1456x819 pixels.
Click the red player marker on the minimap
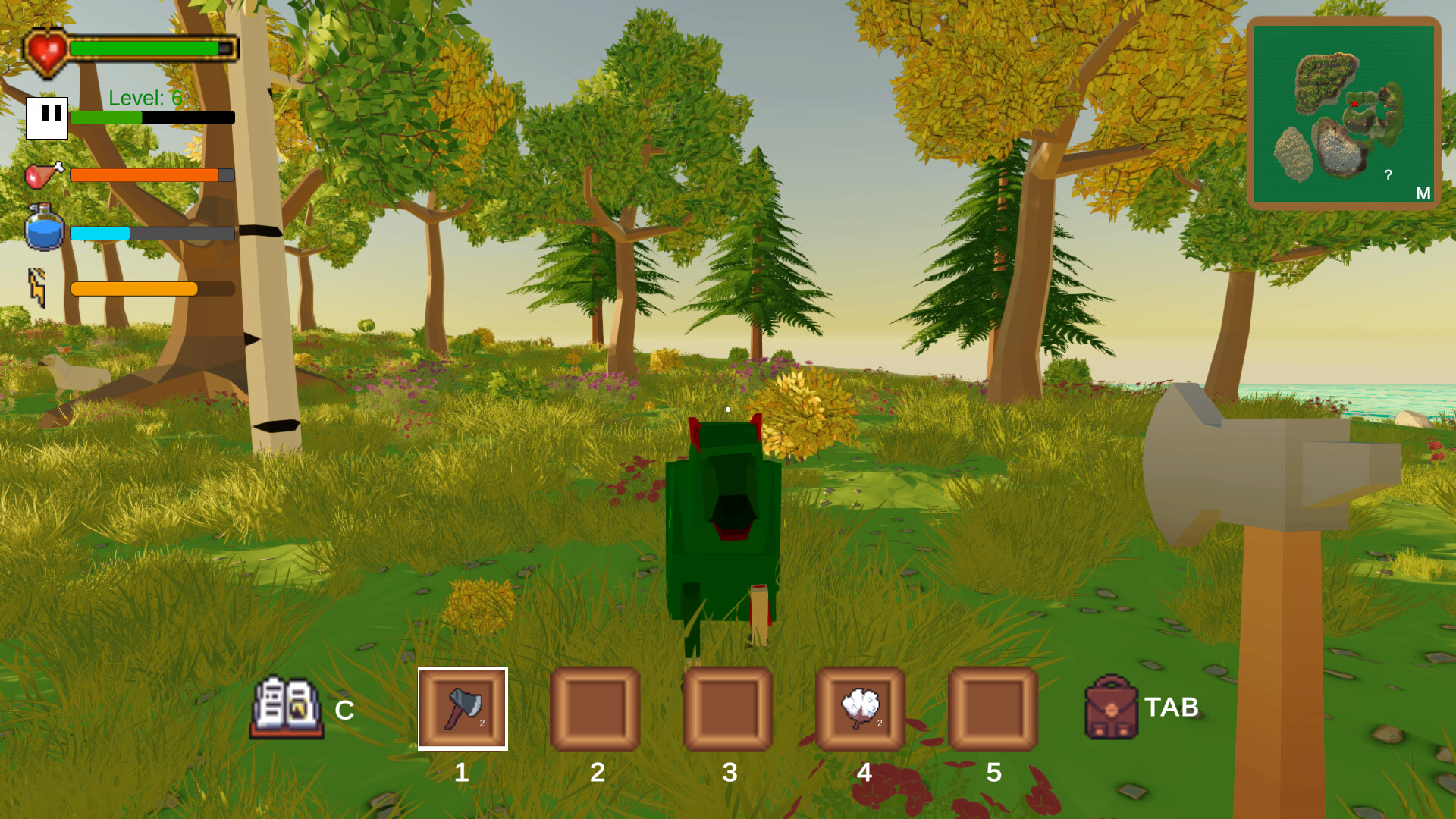(1355, 104)
